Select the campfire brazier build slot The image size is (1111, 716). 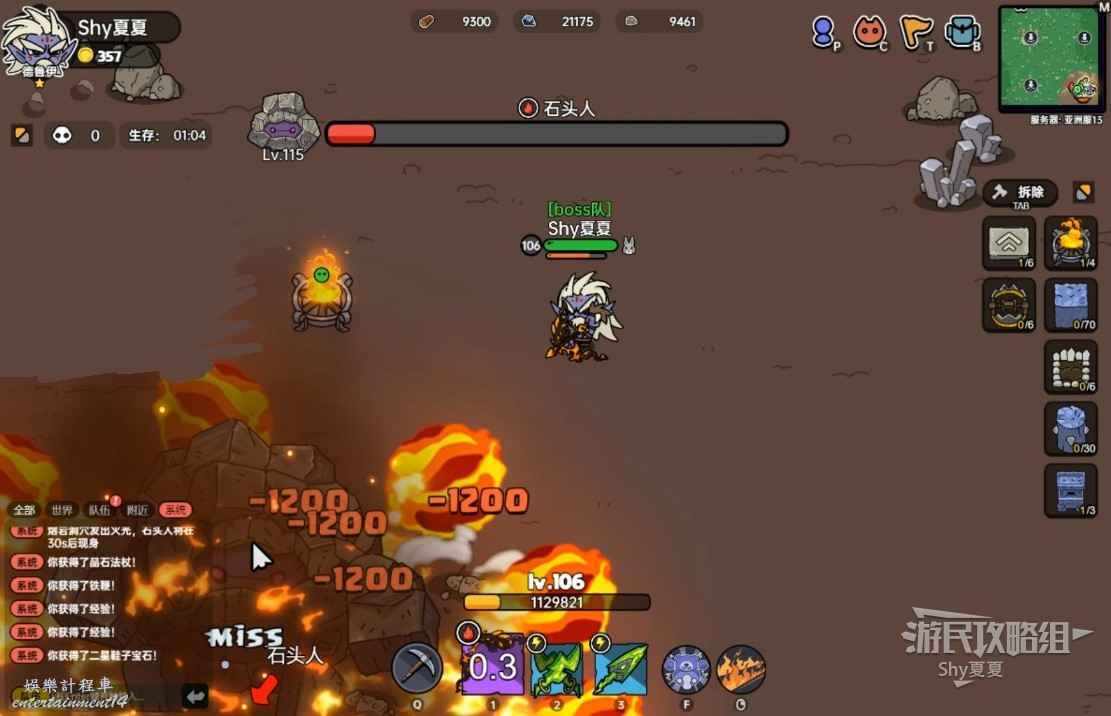[1070, 243]
